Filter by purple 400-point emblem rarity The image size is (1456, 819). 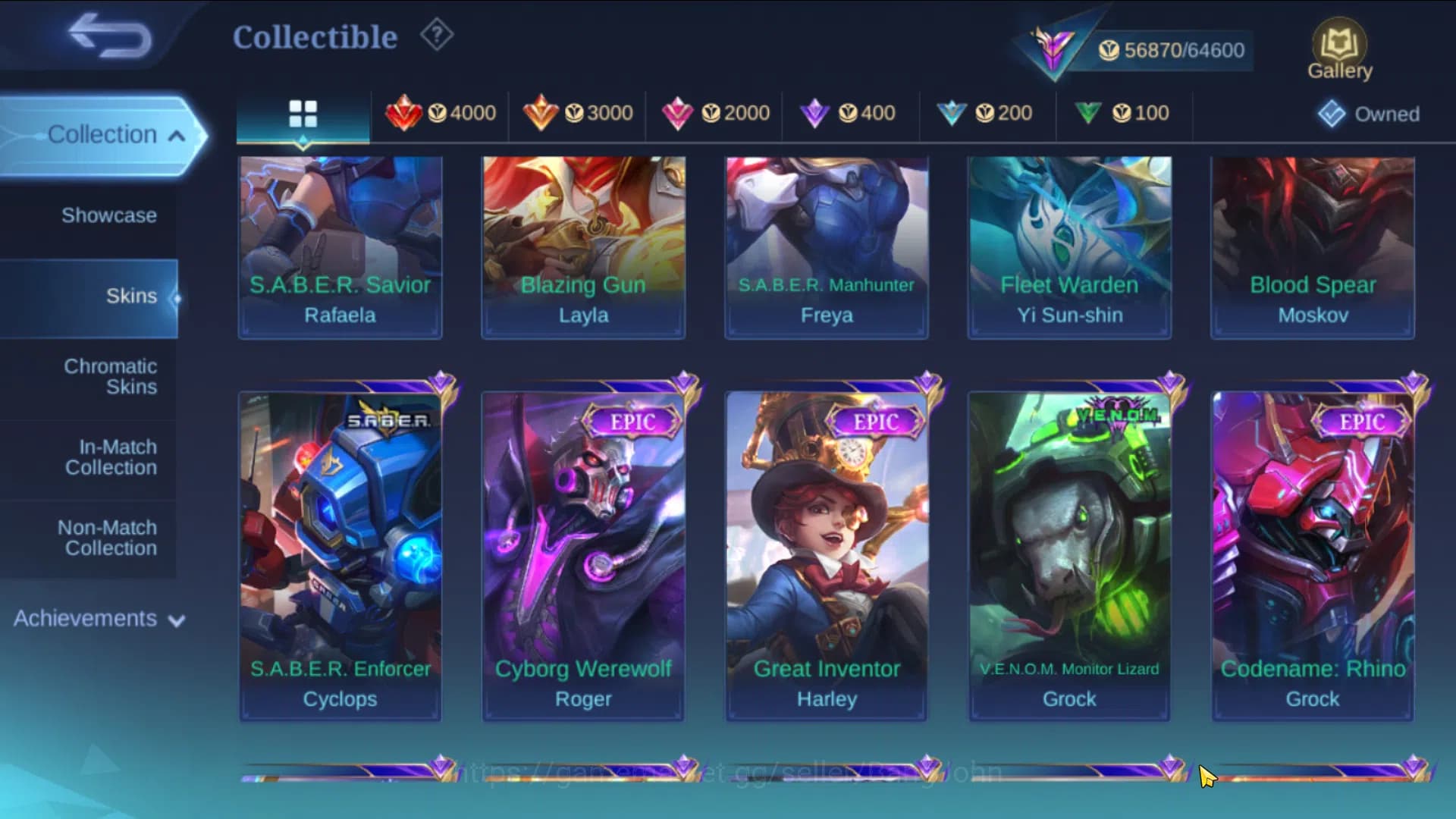[x=851, y=112]
